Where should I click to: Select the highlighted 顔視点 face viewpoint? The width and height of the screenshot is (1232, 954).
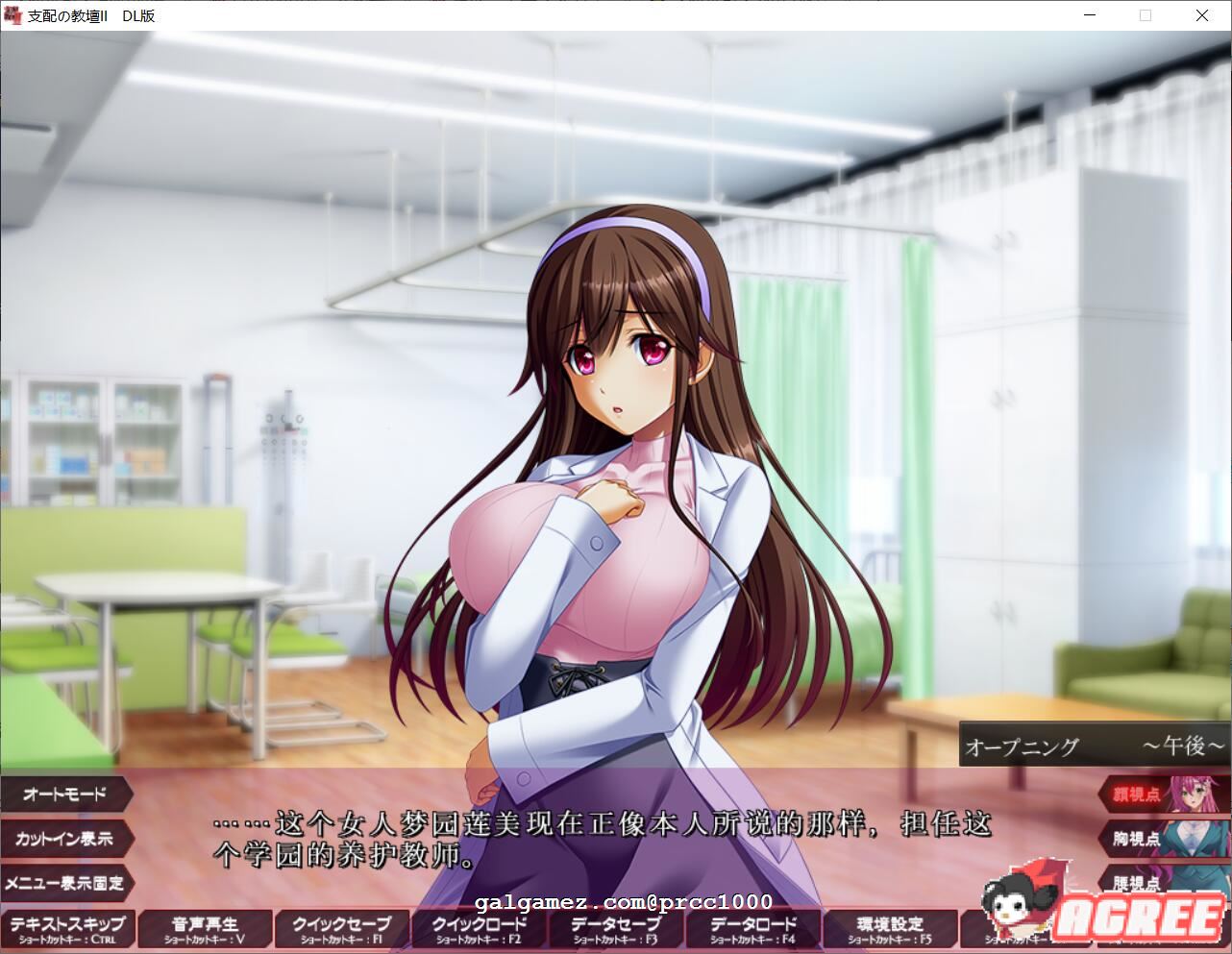(x=1139, y=795)
